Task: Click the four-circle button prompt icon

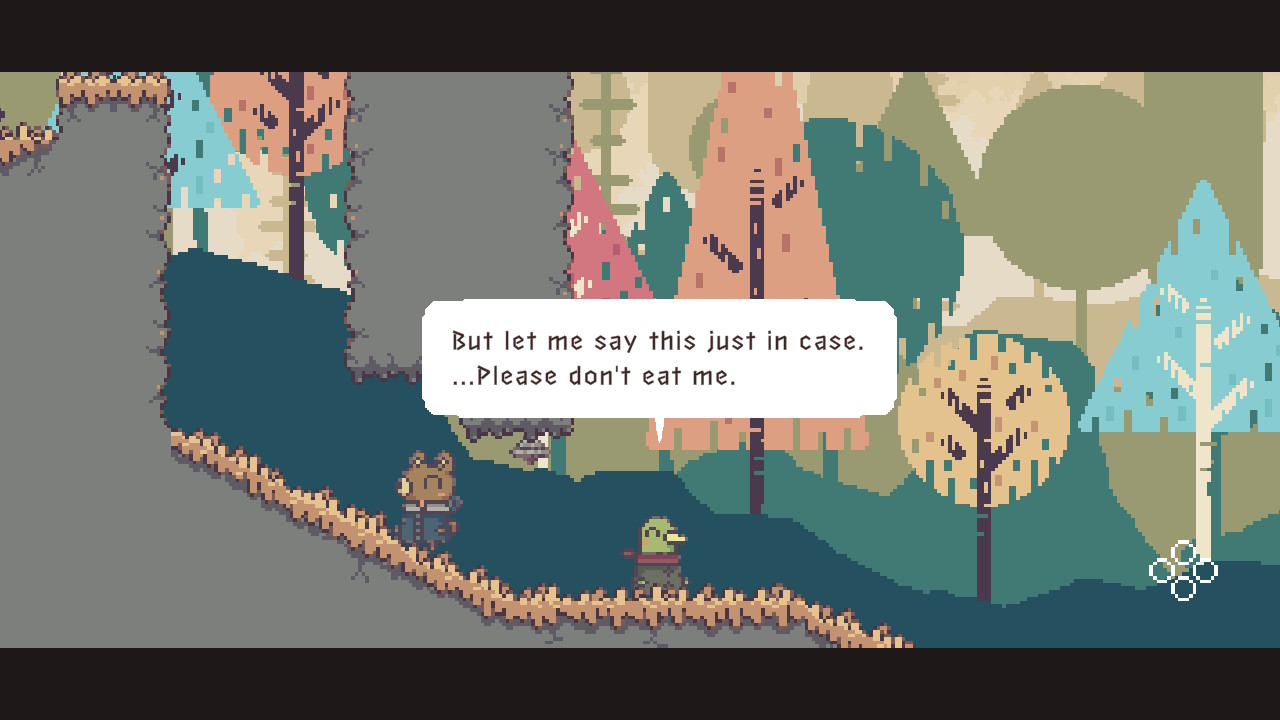Action: coord(1185,570)
